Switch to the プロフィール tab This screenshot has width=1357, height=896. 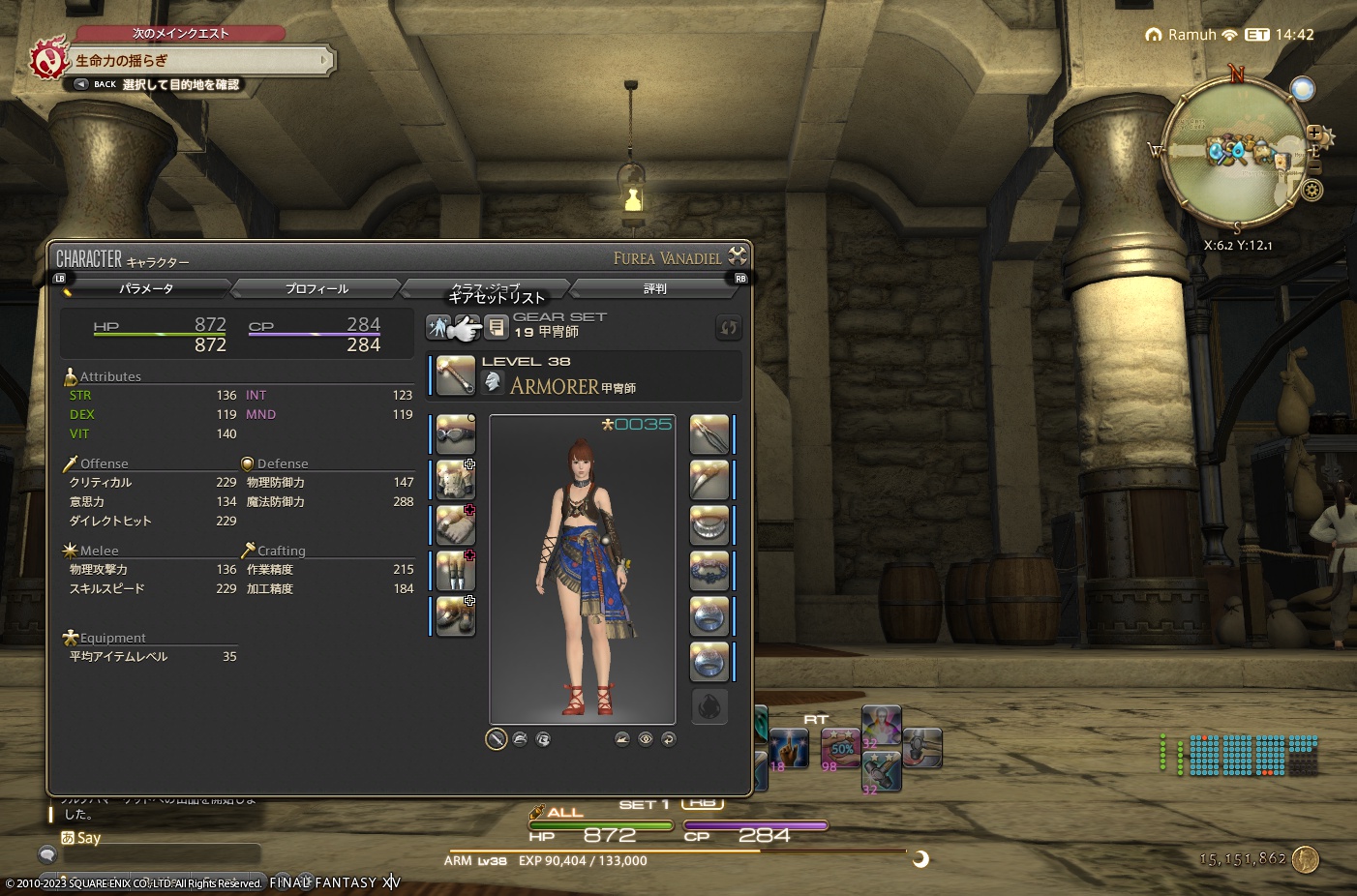pos(315,287)
